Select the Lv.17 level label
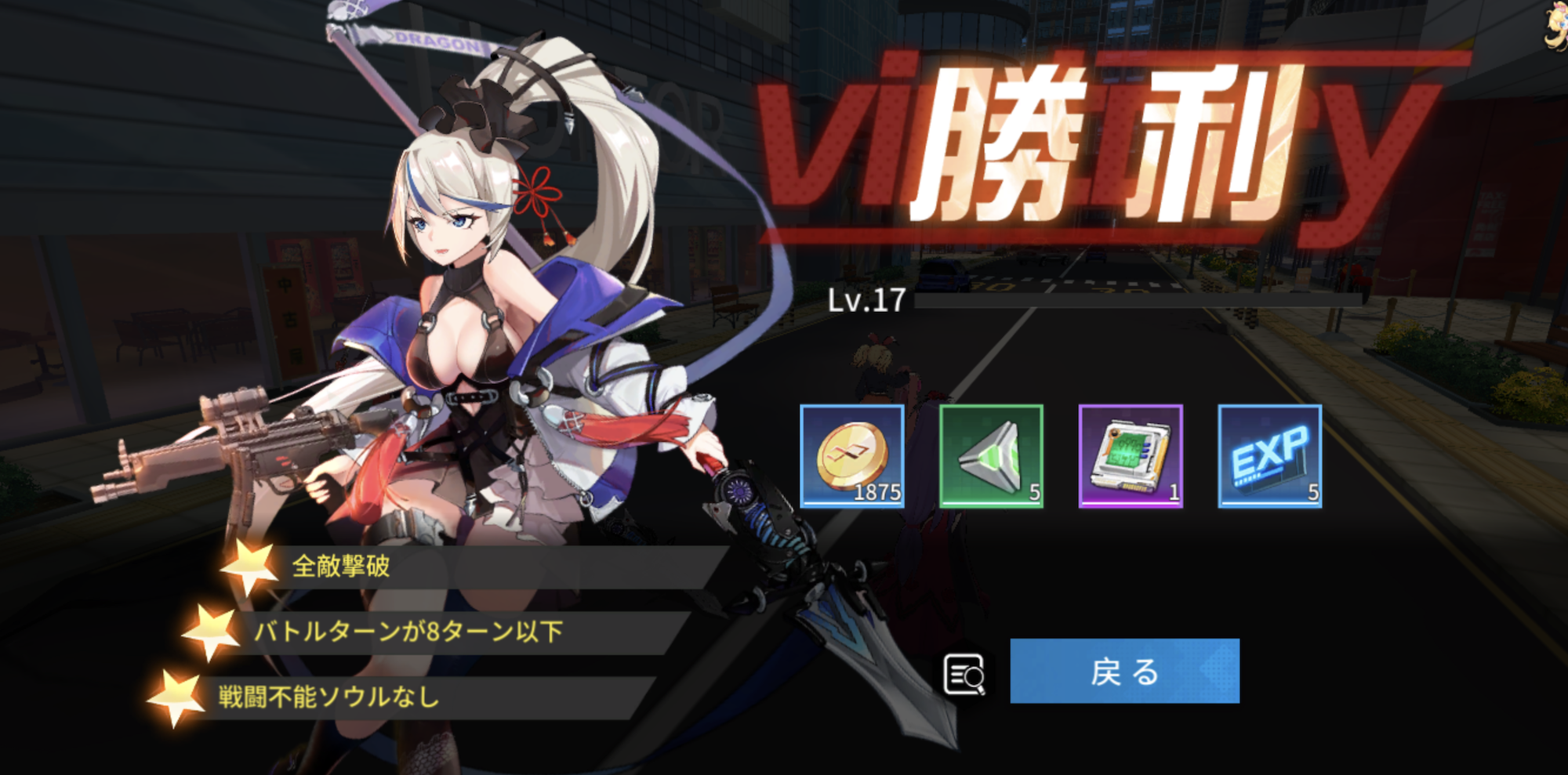Viewport: 1568px width, 775px height. (x=866, y=299)
